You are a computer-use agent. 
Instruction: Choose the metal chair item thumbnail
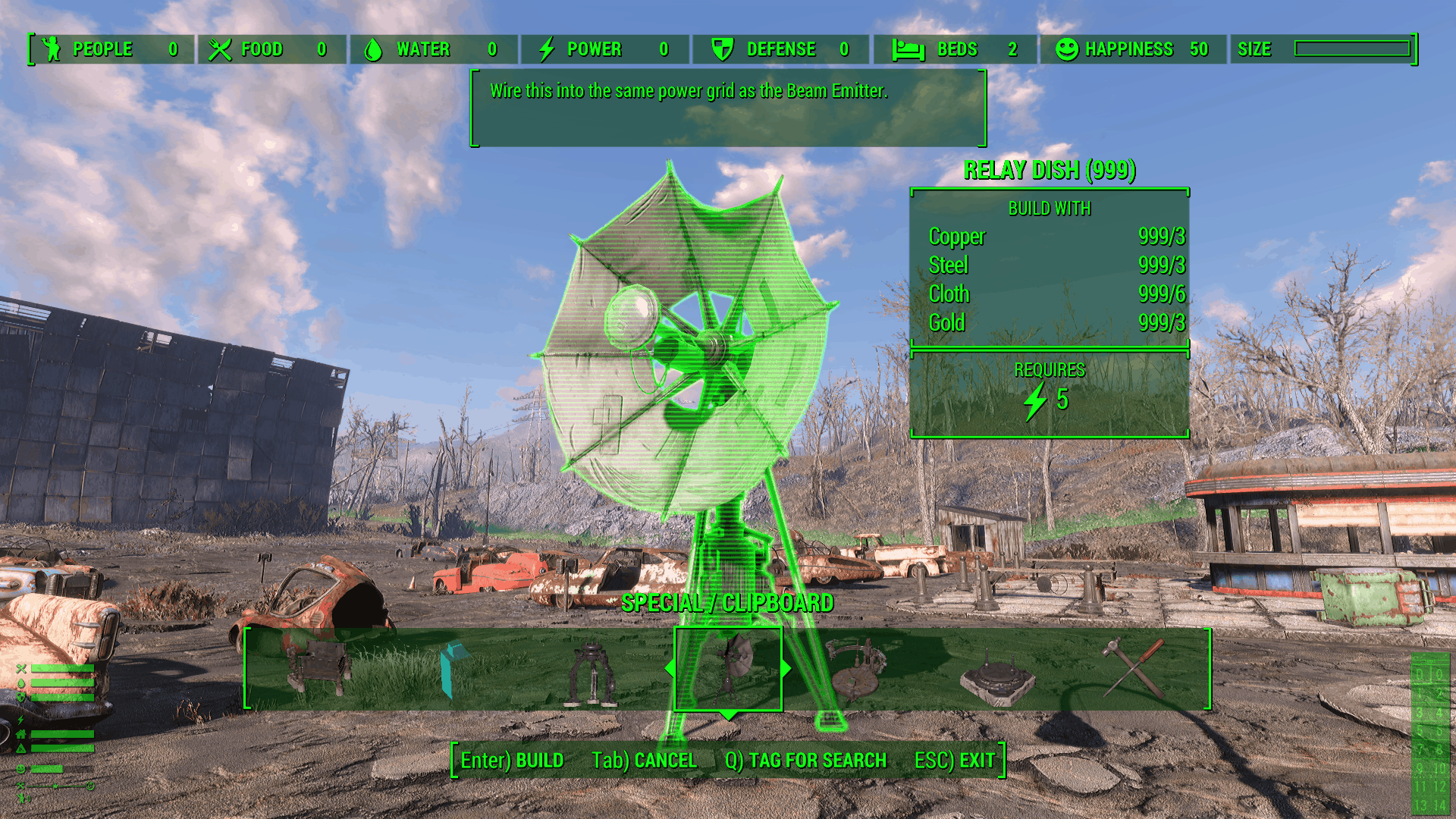coord(320,668)
